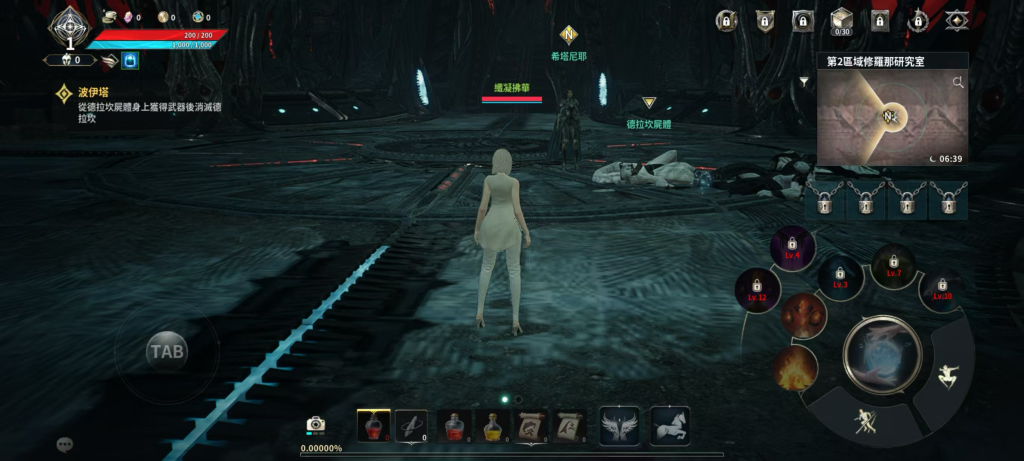Open the inventory cube showing 0/30
Viewport: 1024px width, 461px height.
pyautogui.click(x=842, y=20)
